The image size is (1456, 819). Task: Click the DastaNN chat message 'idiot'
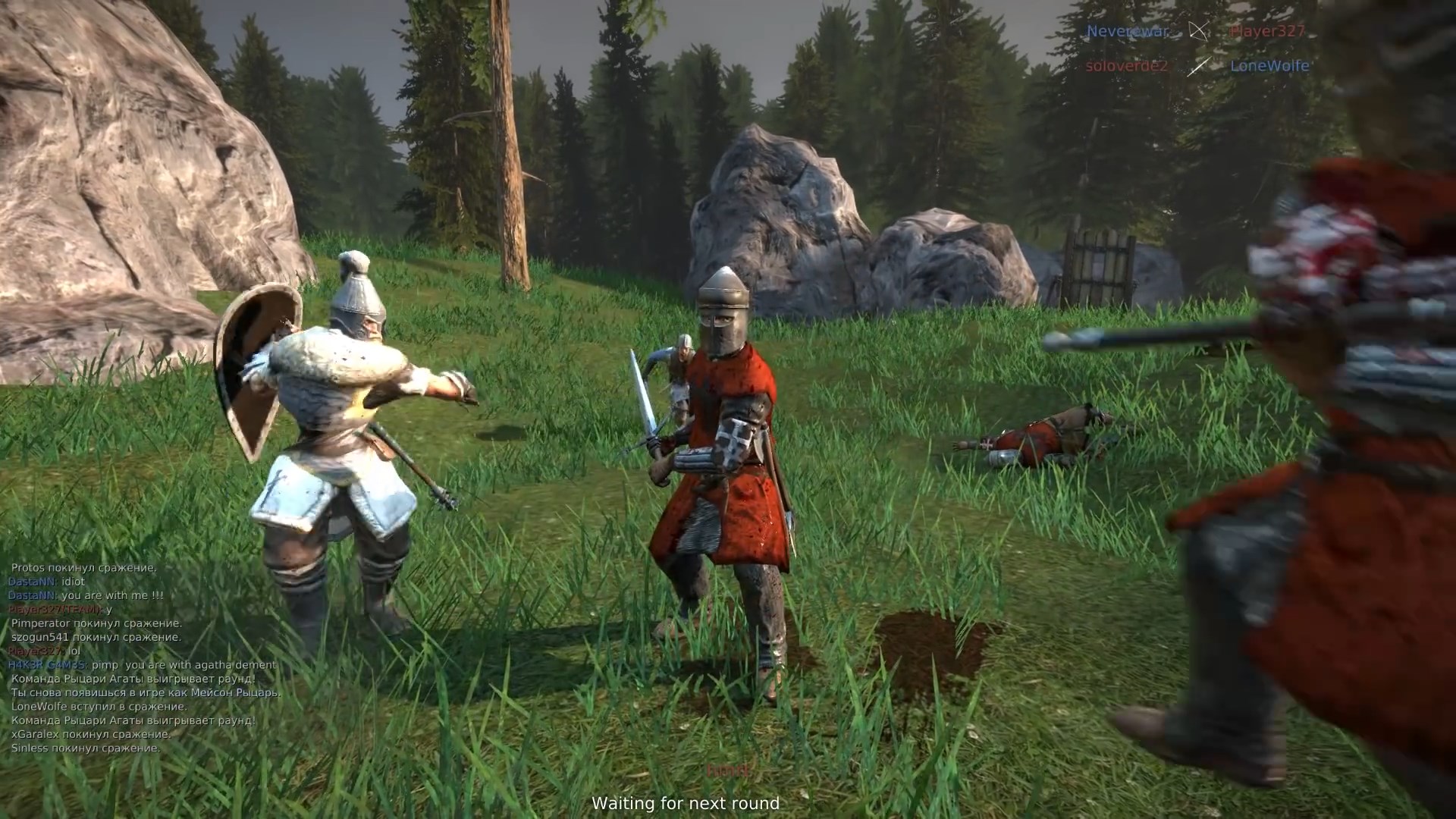pos(45,581)
